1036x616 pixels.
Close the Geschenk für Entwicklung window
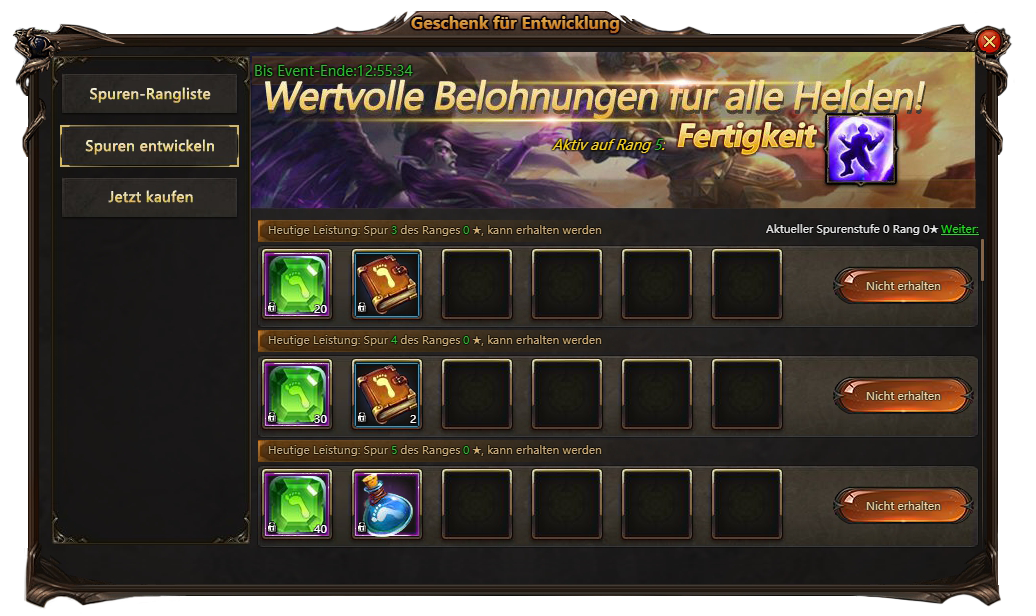tap(989, 41)
